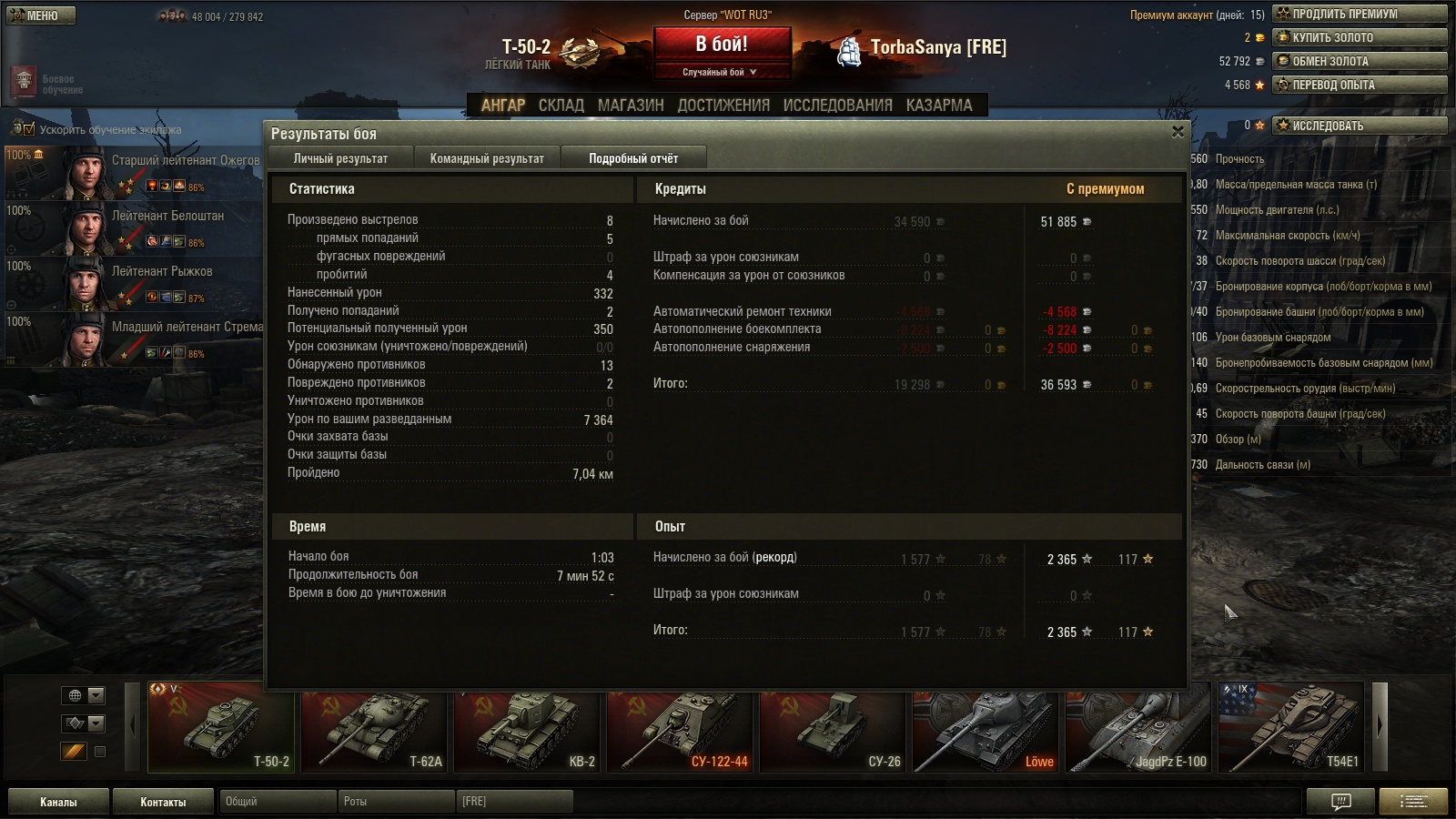1456x819 pixels.
Task: Switch to the СКЛАД section
Action: point(561,106)
